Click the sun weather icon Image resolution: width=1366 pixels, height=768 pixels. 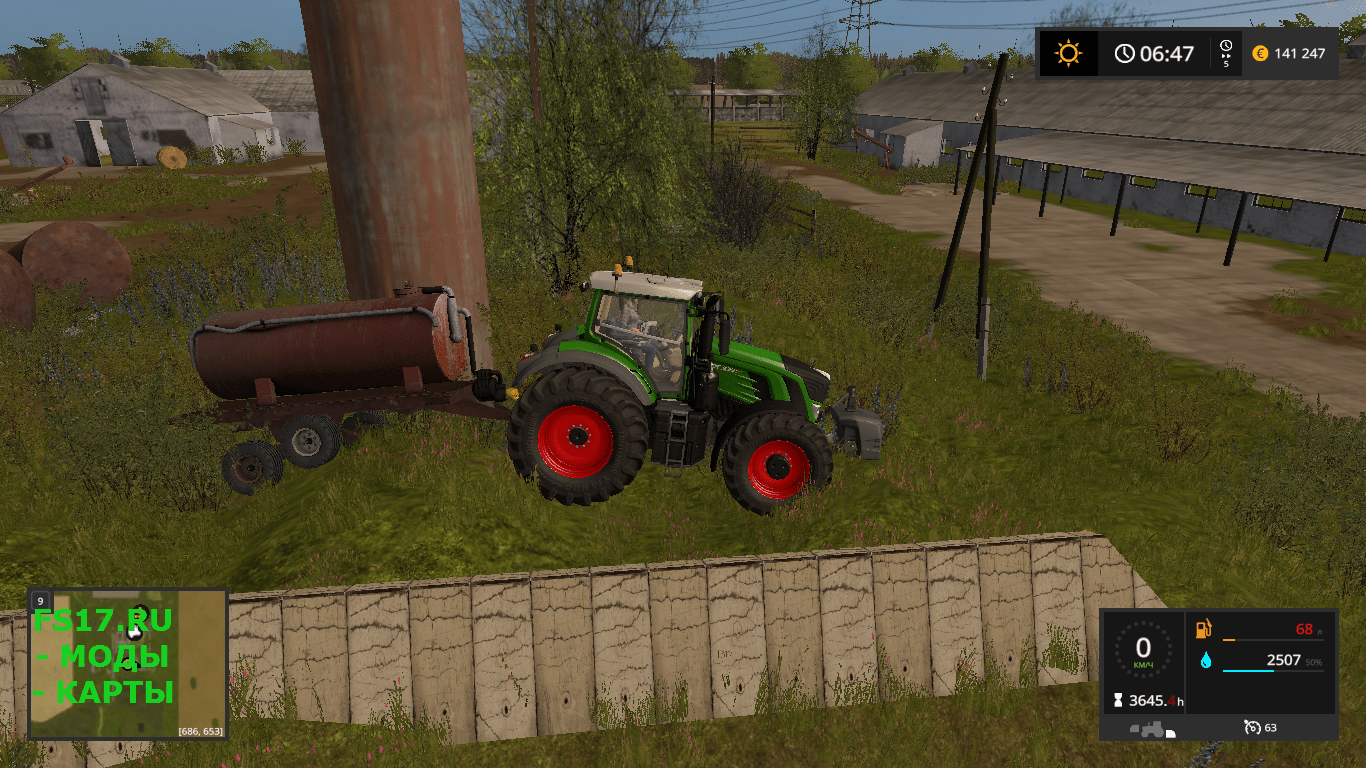click(x=1068, y=52)
